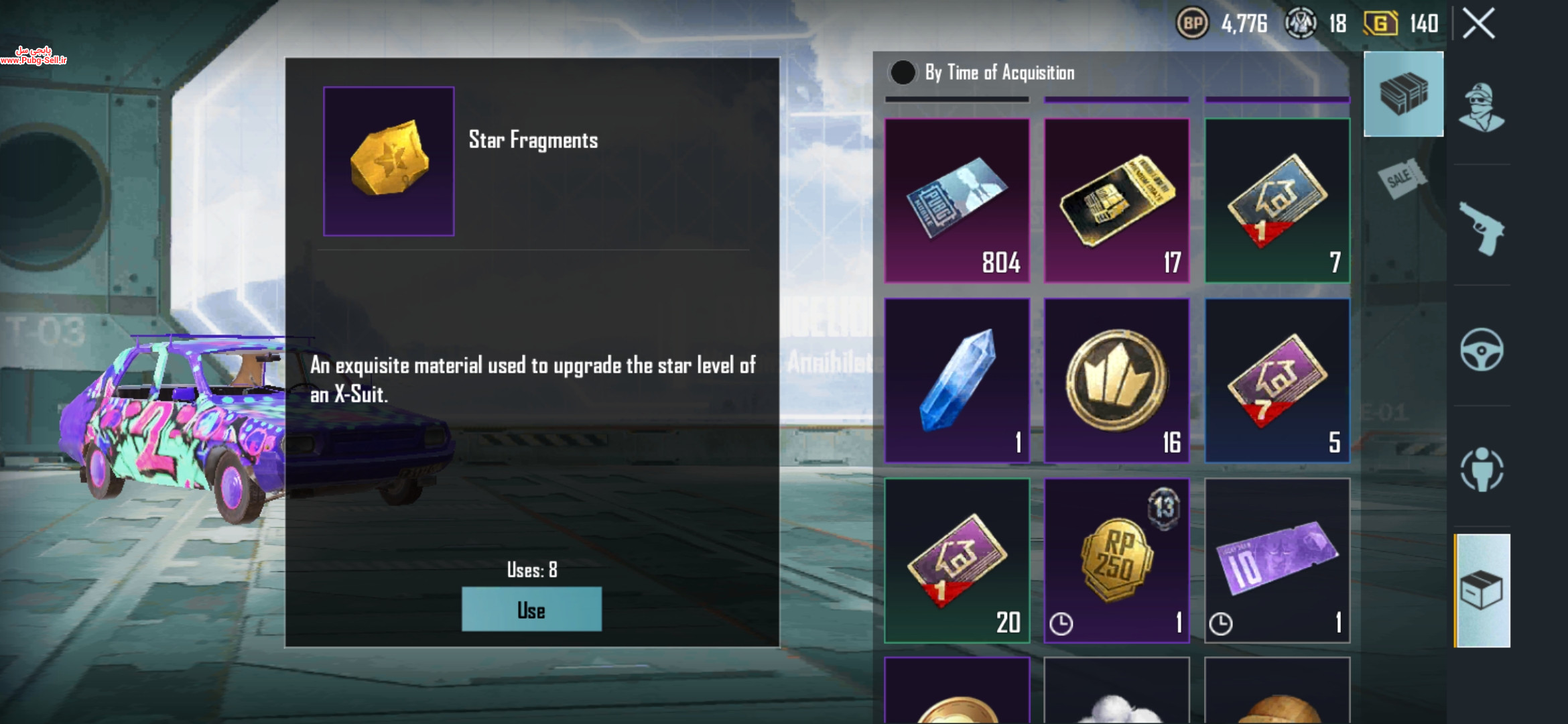The width and height of the screenshot is (1568, 724).
Task: Open the steering wheel vehicles tab
Action: pyautogui.click(x=1482, y=349)
